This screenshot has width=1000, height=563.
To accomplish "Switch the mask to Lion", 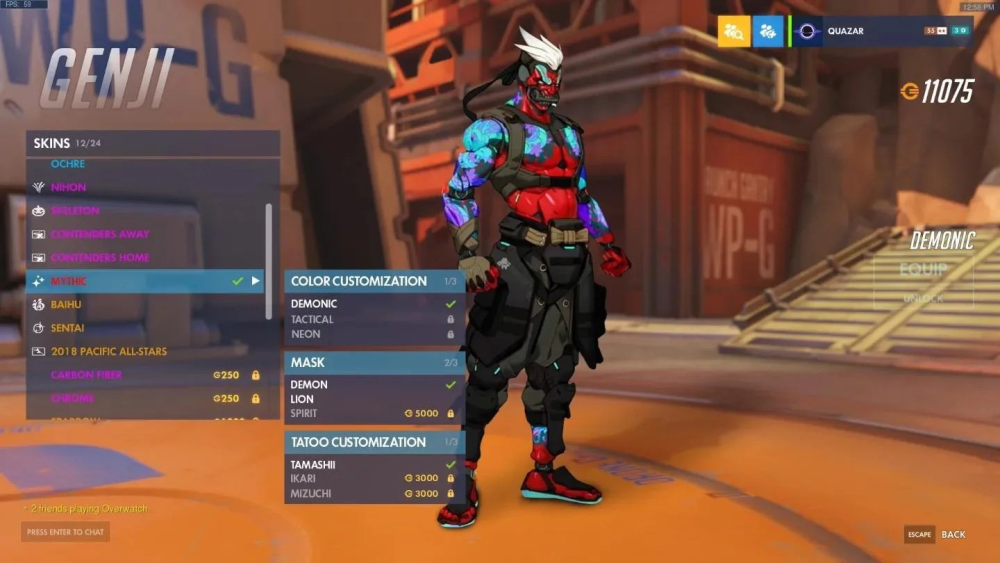I will click(302, 399).
